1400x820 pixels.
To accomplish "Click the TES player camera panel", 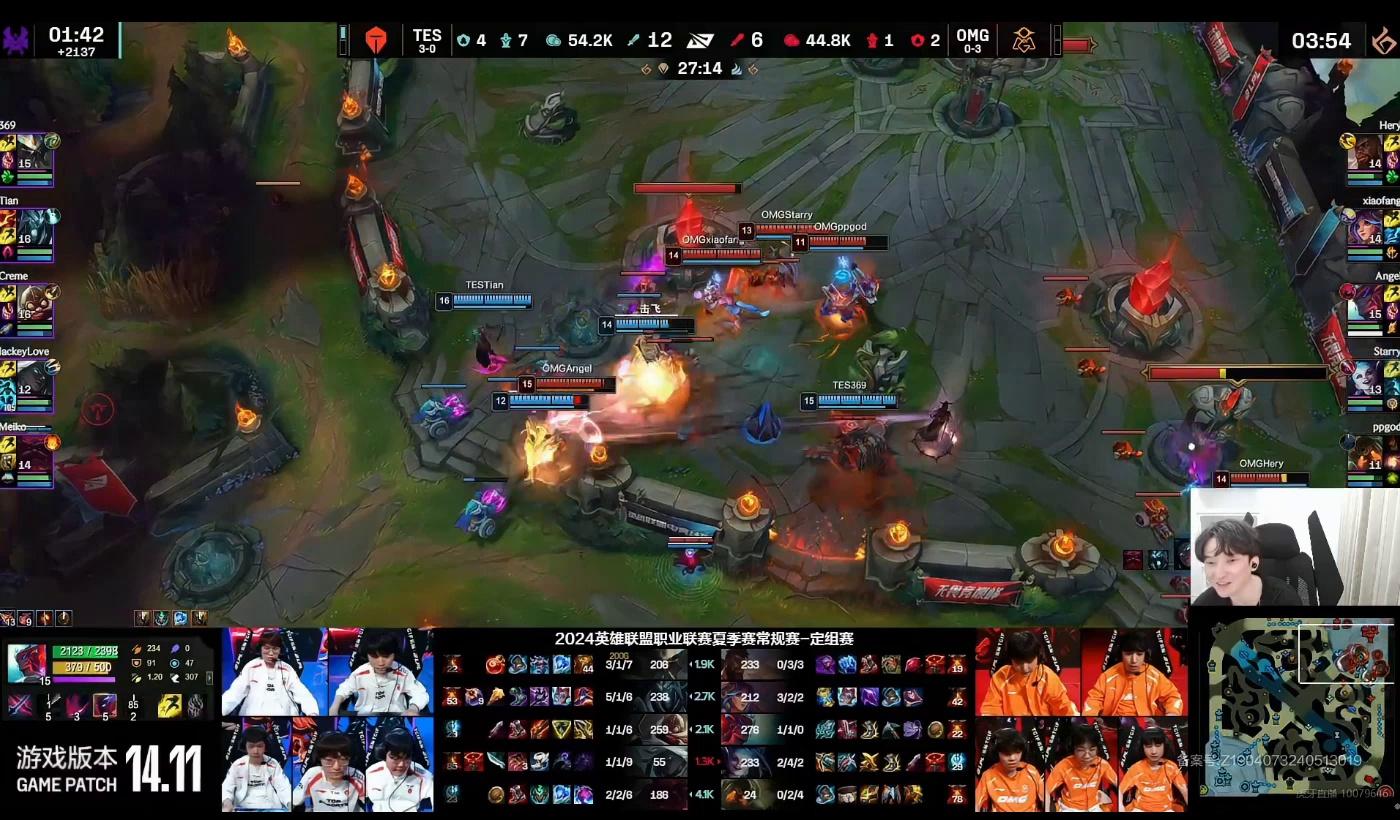I will (327, 720).
